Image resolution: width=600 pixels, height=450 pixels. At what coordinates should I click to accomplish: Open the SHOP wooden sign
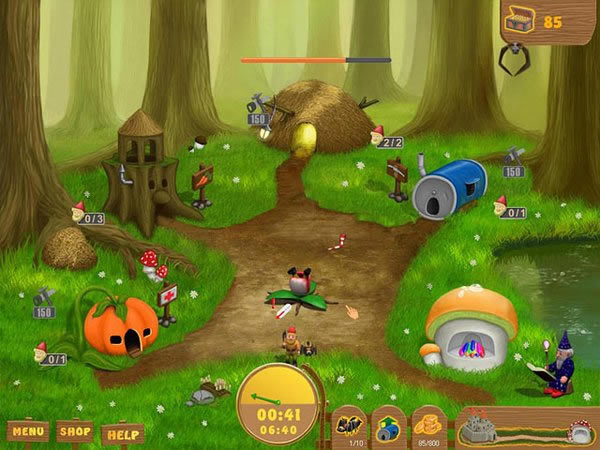75,431
